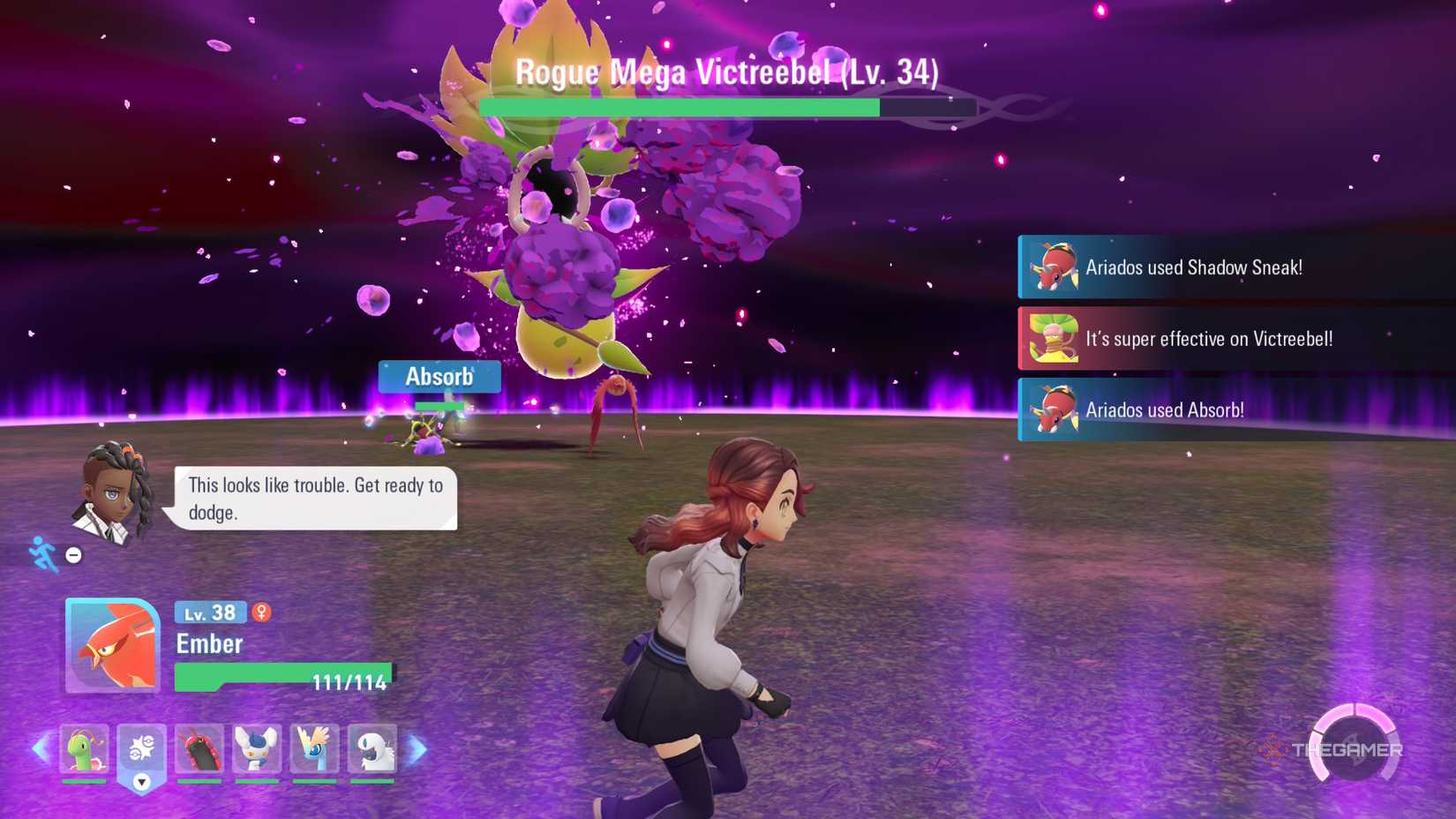Click the dialogue bubble about dodging
This screenshot has width=1456, height=819.
pos(313,497)
